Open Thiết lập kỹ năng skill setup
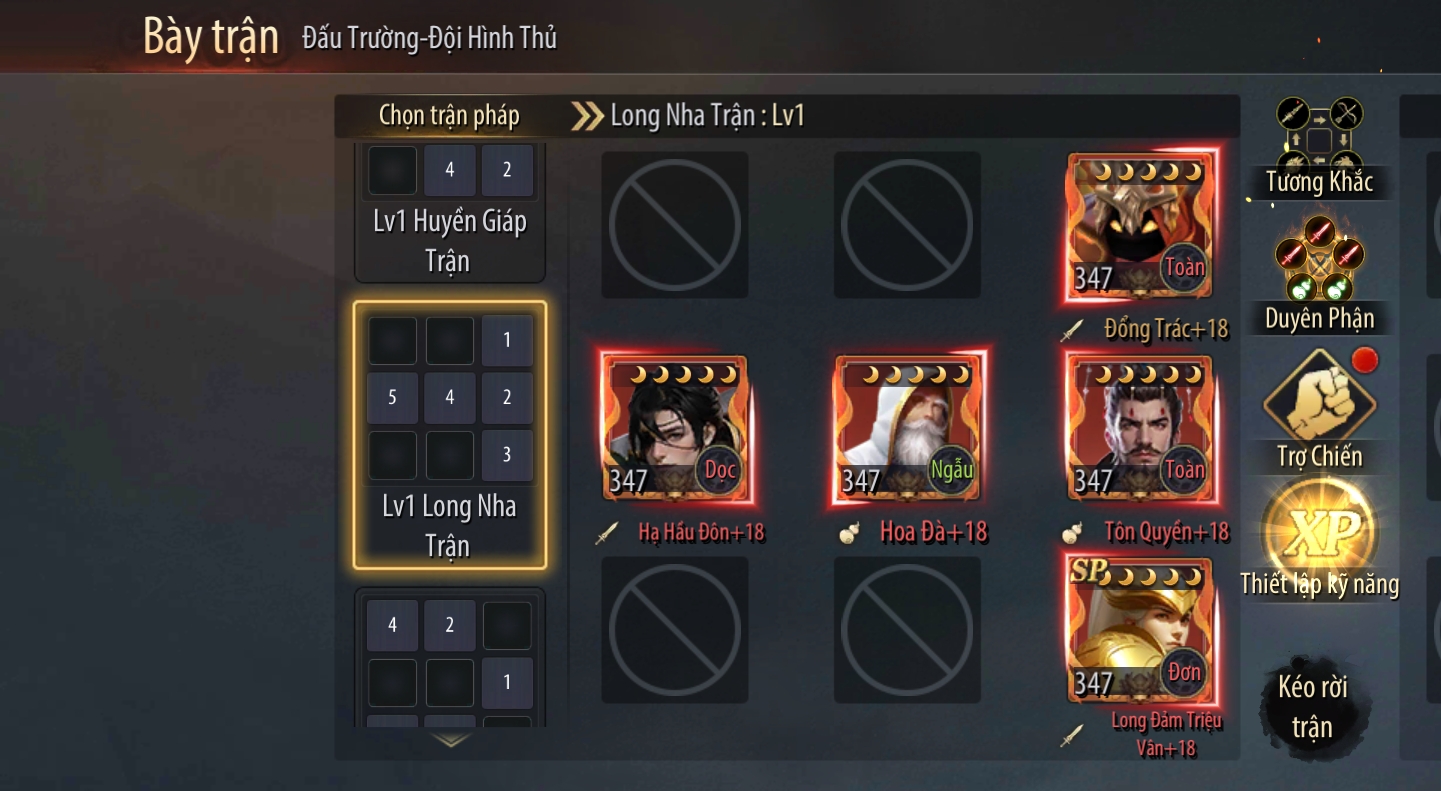 pos(1319,540)
